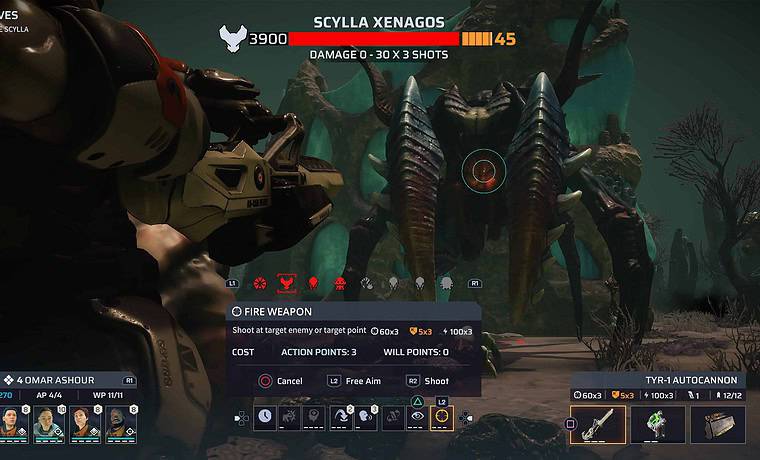This screenshot has height=460, width=760.
Task: Select the green launcher weapon slot
Action: pyautogui.click(x=658, y=424)
